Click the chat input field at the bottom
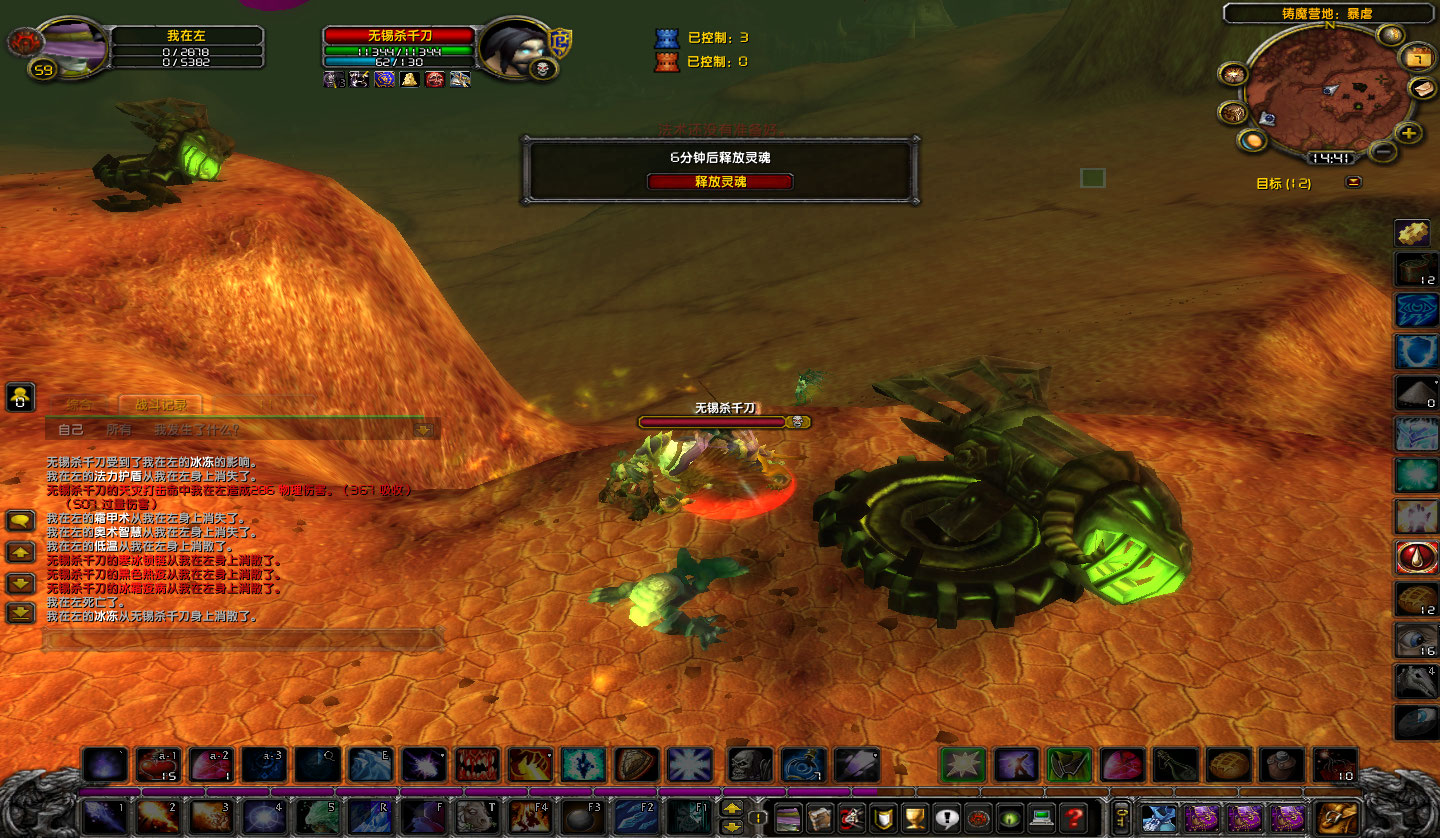Image resolution: width=1440 pixels, height=838 pixels. click(x=240, y=642)
